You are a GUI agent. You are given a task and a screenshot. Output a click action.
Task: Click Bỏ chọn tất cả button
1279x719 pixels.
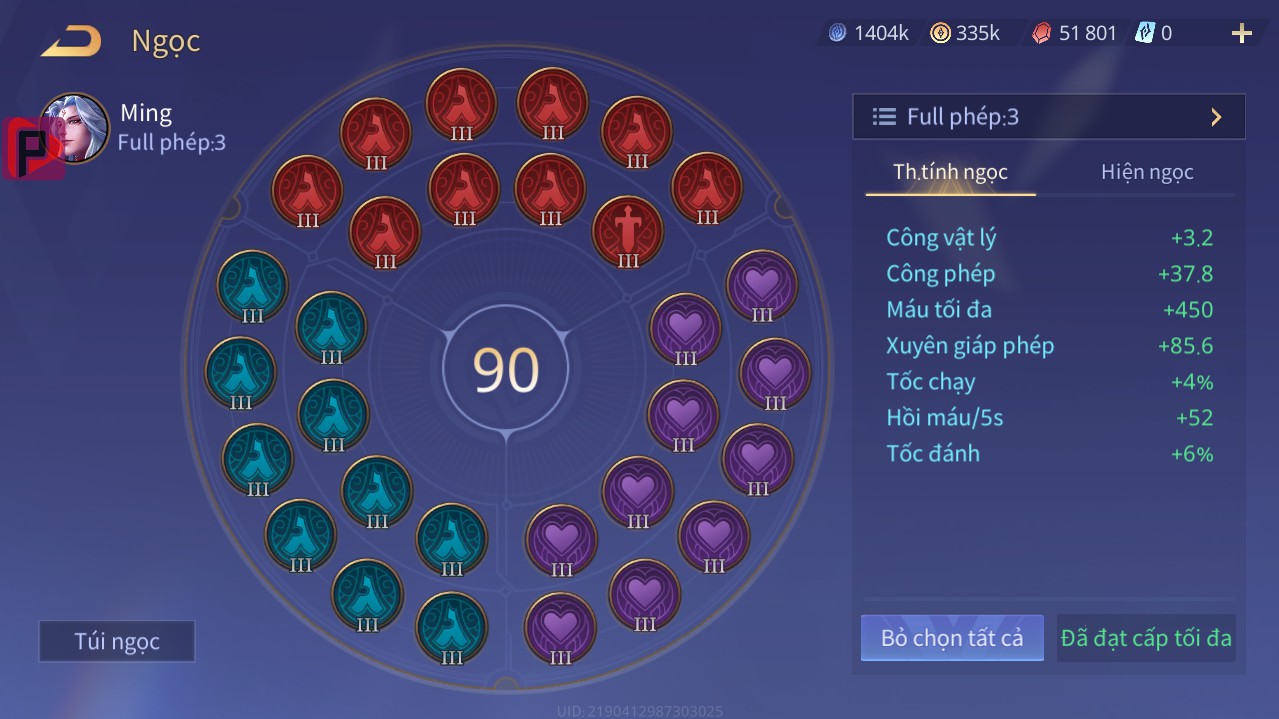pos(951,638)
